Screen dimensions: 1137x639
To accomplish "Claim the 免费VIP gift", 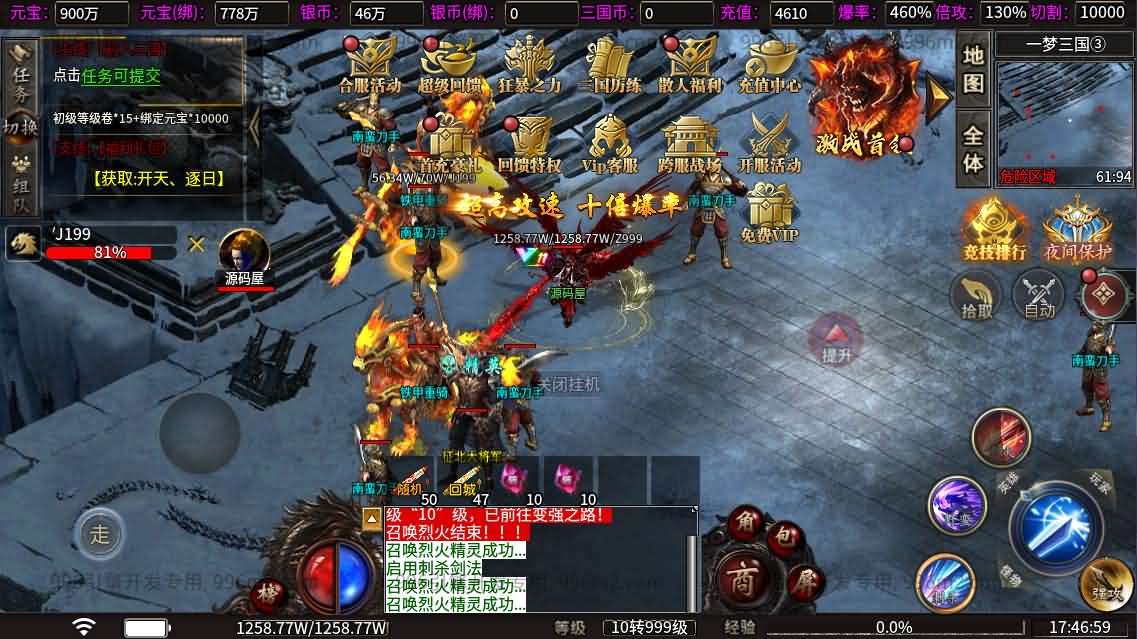I will point(770,215).
